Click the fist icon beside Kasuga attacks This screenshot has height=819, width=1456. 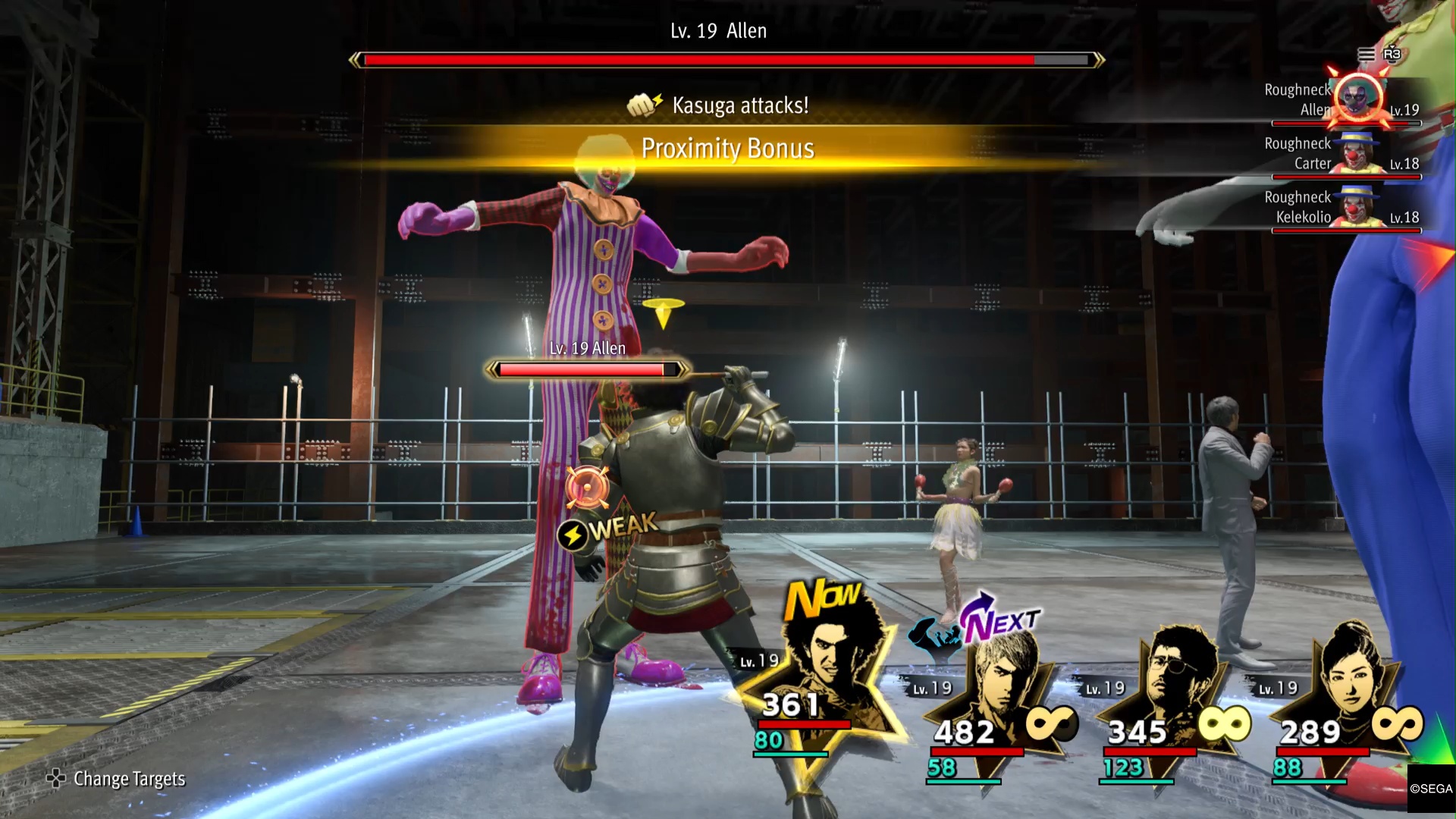coord(641,105)
